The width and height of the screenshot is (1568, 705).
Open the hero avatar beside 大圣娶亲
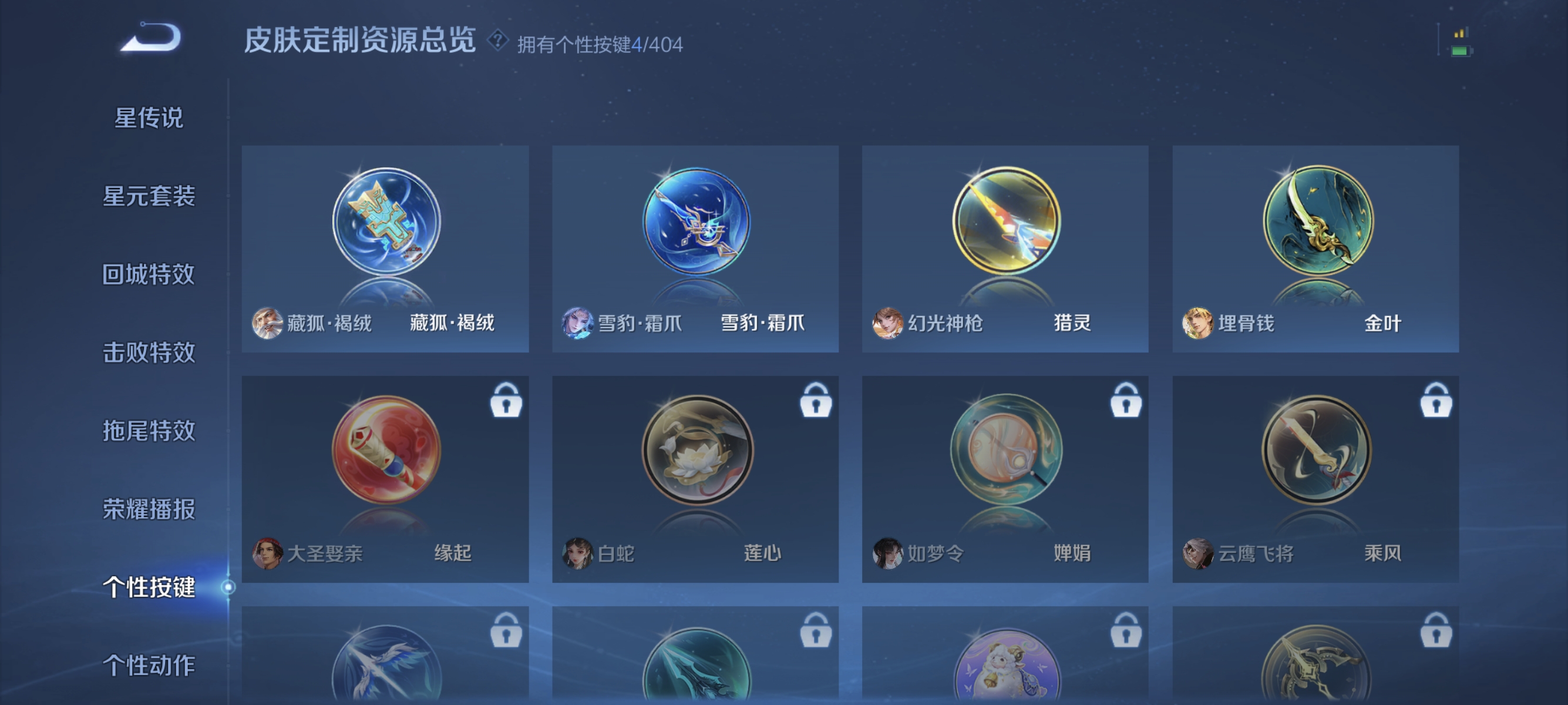267,553
